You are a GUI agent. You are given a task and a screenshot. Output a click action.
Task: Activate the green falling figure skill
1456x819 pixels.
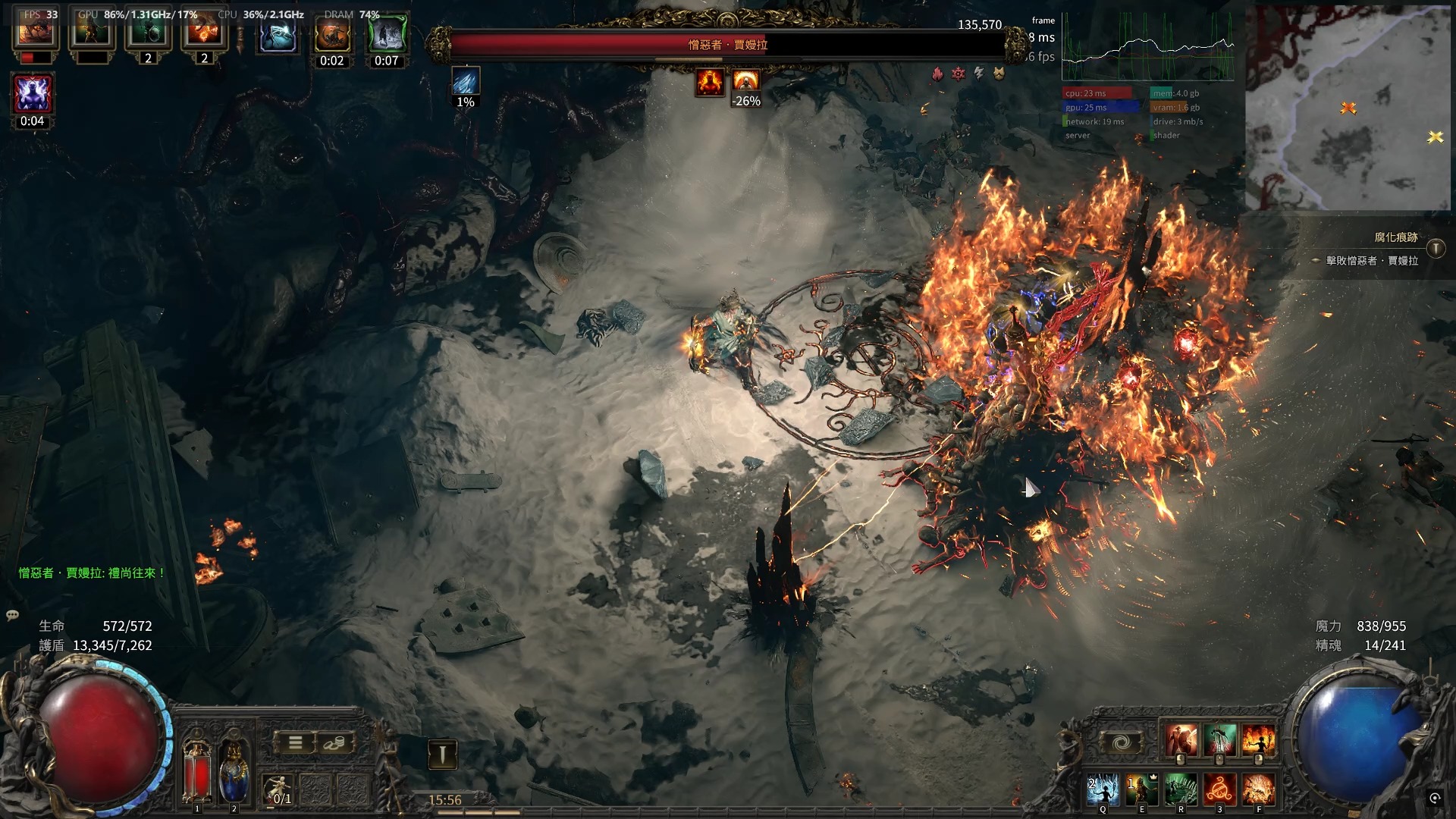1219,741
